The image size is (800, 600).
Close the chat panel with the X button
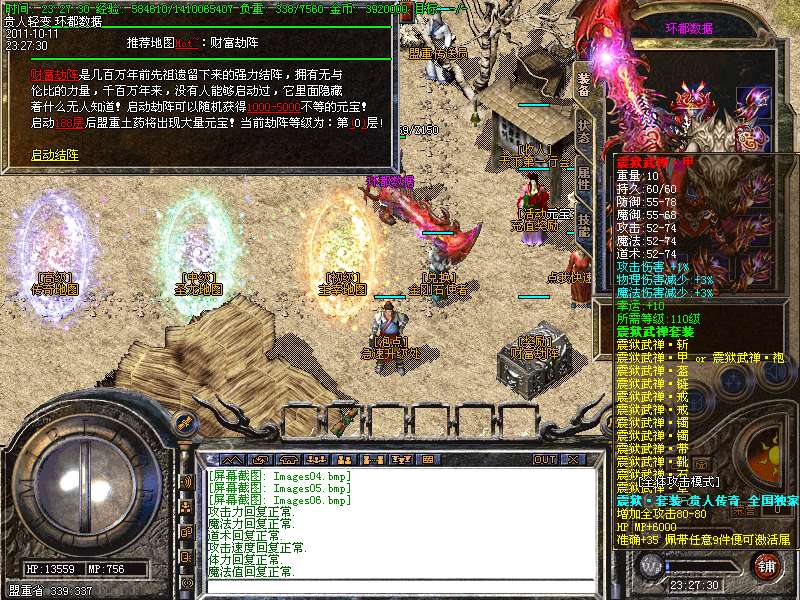click(574, 459)
